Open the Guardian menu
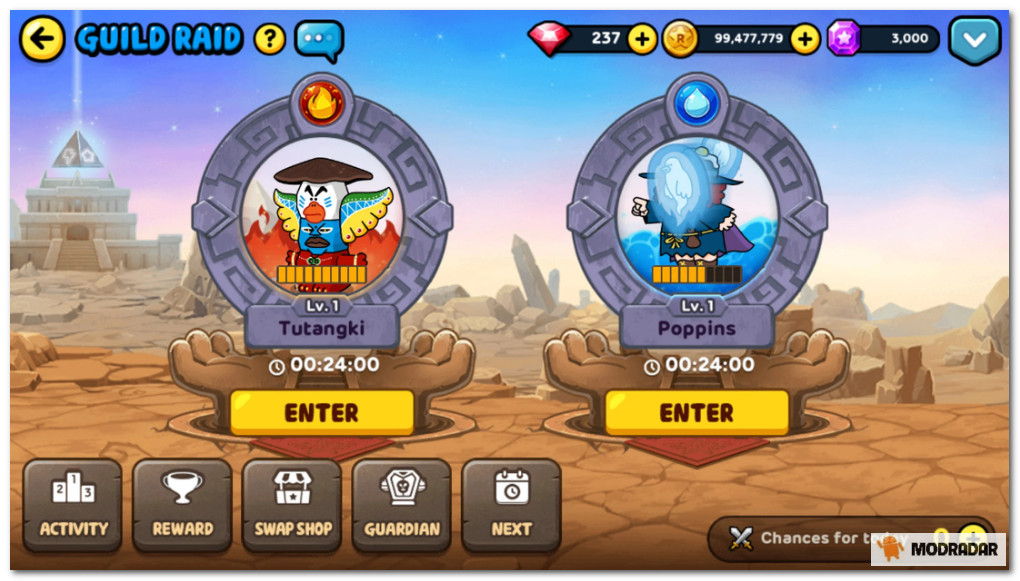1020x581 pixels. pos(401,505)
